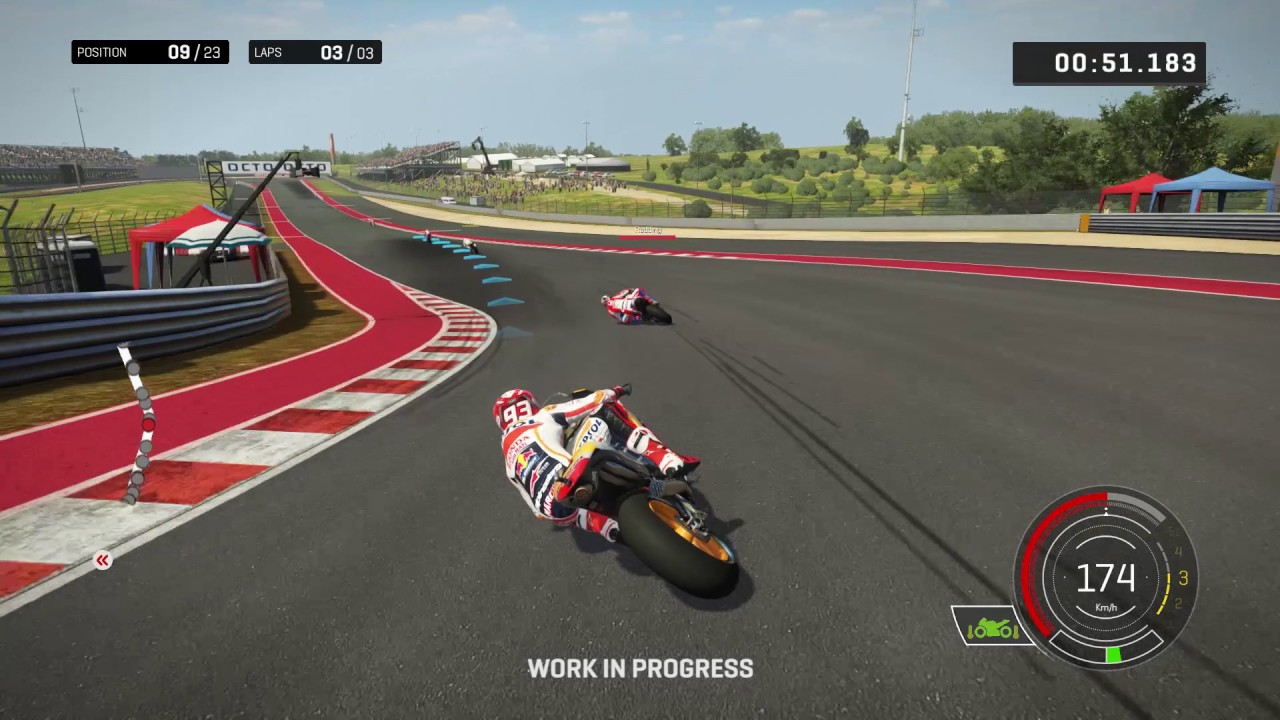
Task: Select the green motorcycle status icon
Action: point(992,627)
